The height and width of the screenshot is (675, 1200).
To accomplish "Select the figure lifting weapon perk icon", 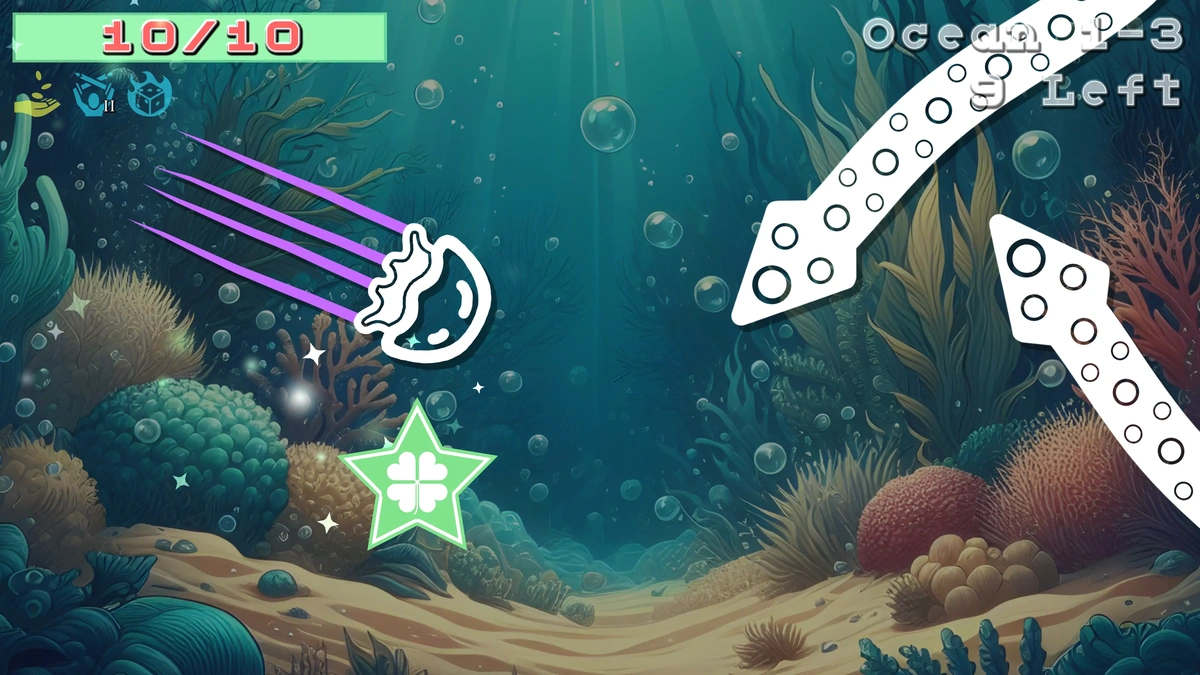I will 93,94.
